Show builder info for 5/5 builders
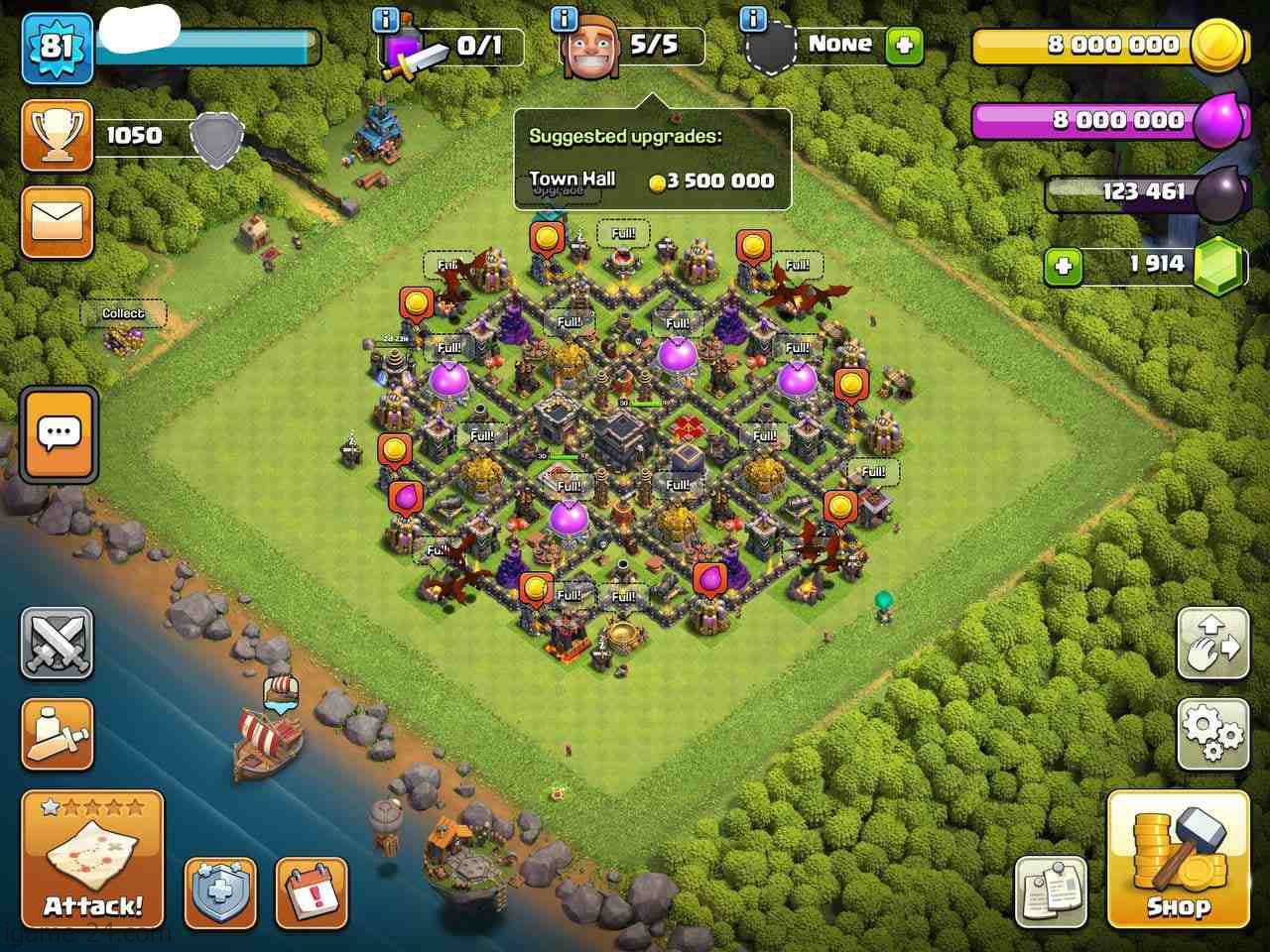Screen dimensions: 1270x952 click(x=565, y=19)
